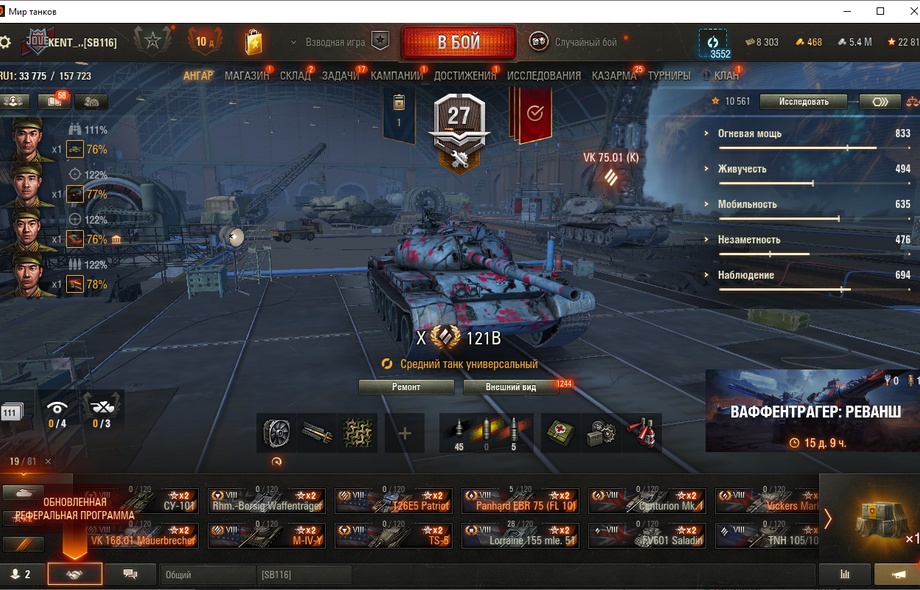Start the battle with the В БОЙ button

point(458,43)
